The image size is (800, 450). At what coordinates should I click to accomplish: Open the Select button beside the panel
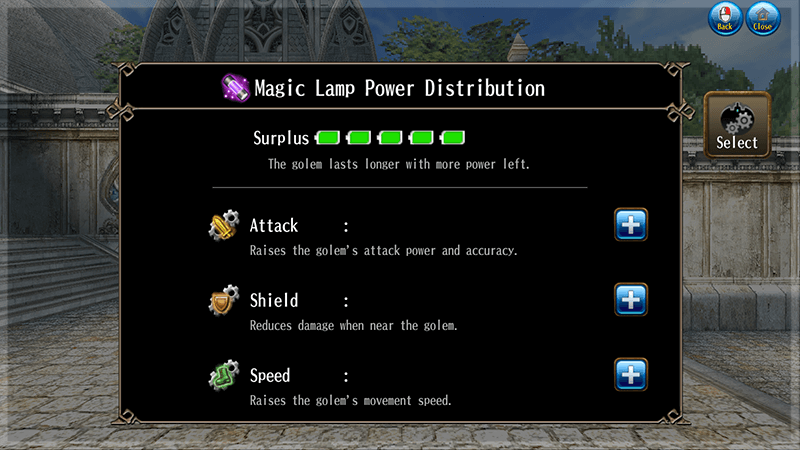[x=737, y=125]
